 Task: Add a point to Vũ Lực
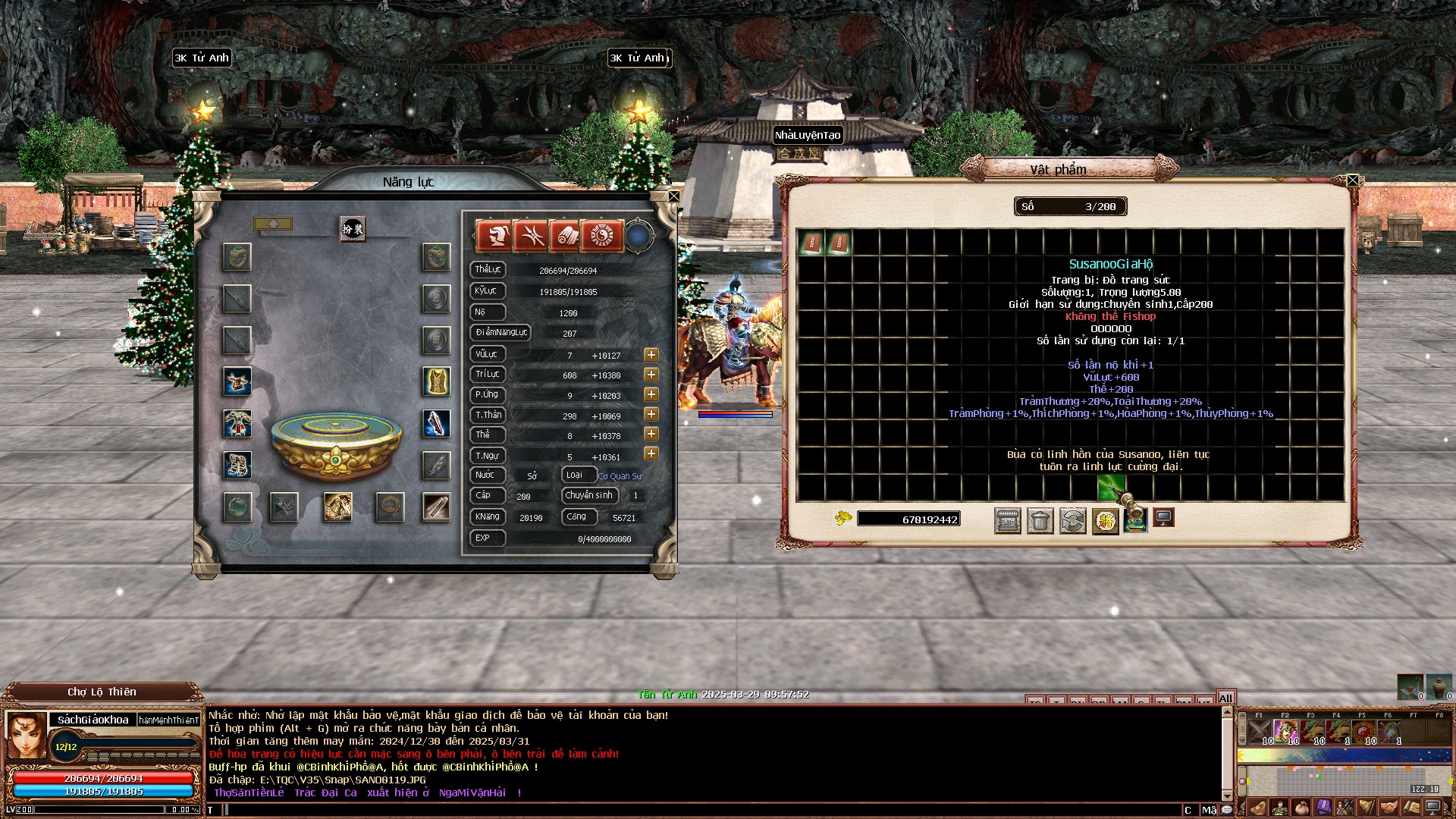pyautogui.click(x=651, y=355)
